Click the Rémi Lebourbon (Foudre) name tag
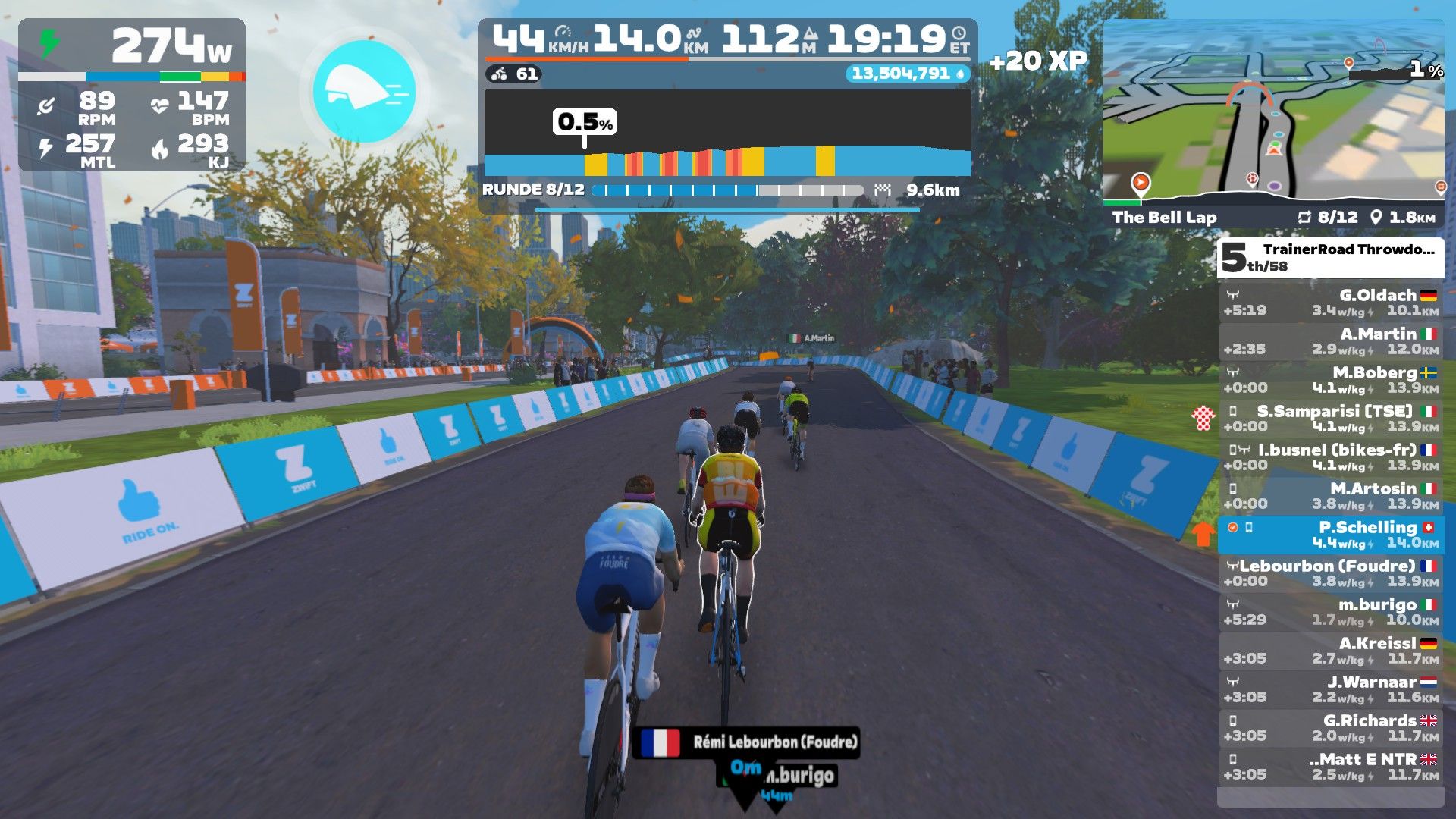This screenshot has height=819, width=1456. (x=747, y=742)
